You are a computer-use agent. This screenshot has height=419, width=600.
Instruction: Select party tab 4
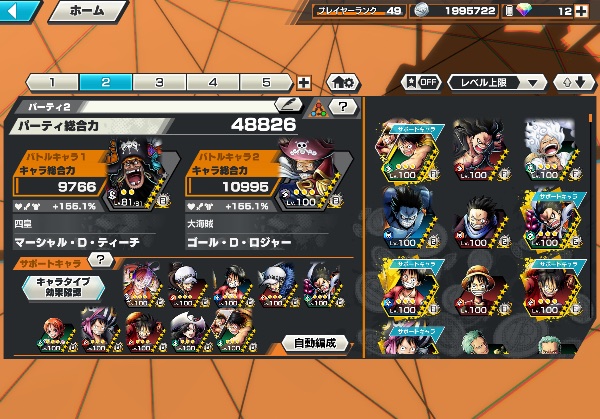pos(213,82)
